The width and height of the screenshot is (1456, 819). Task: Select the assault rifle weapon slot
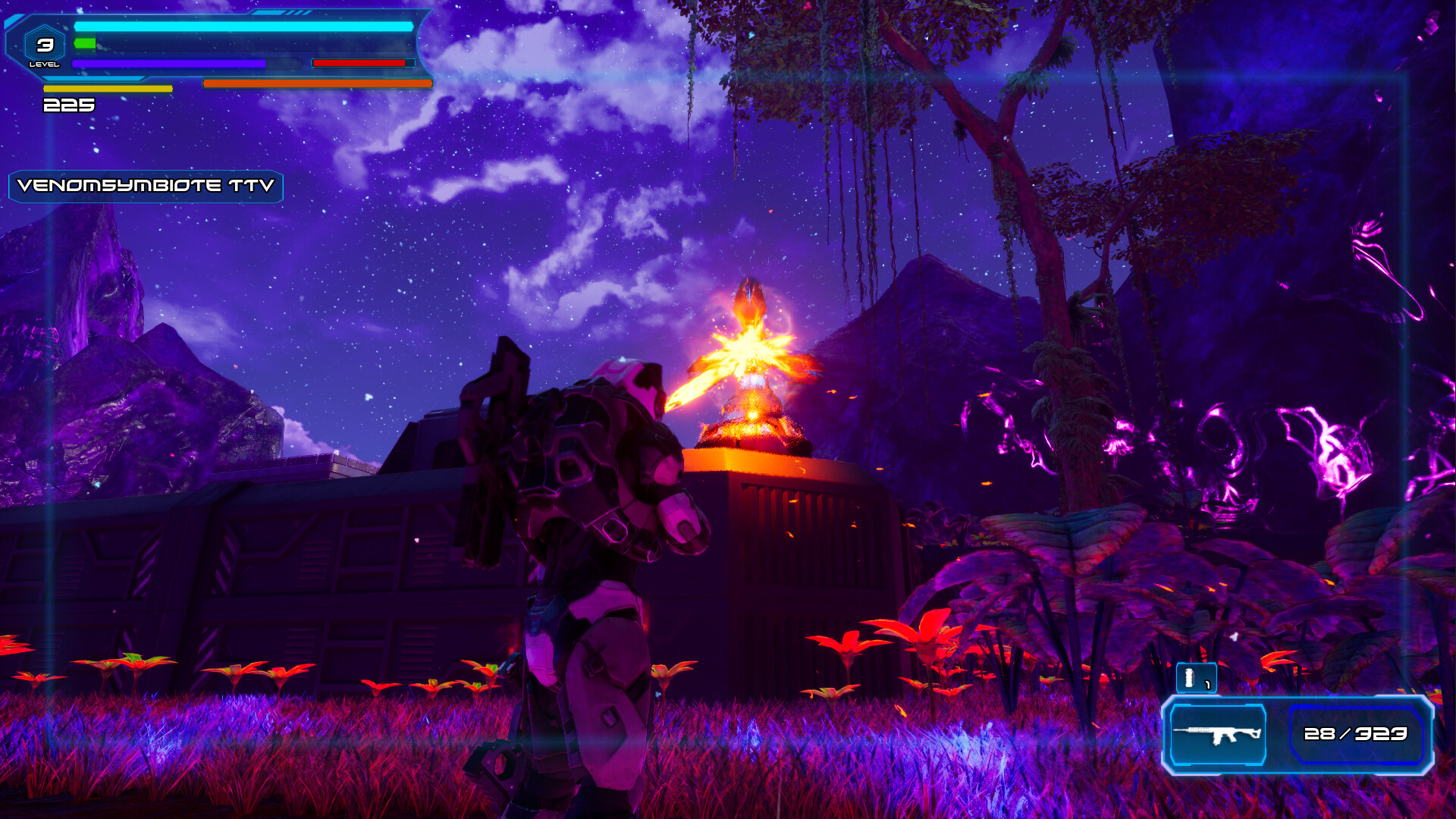tap(1218, 734)
